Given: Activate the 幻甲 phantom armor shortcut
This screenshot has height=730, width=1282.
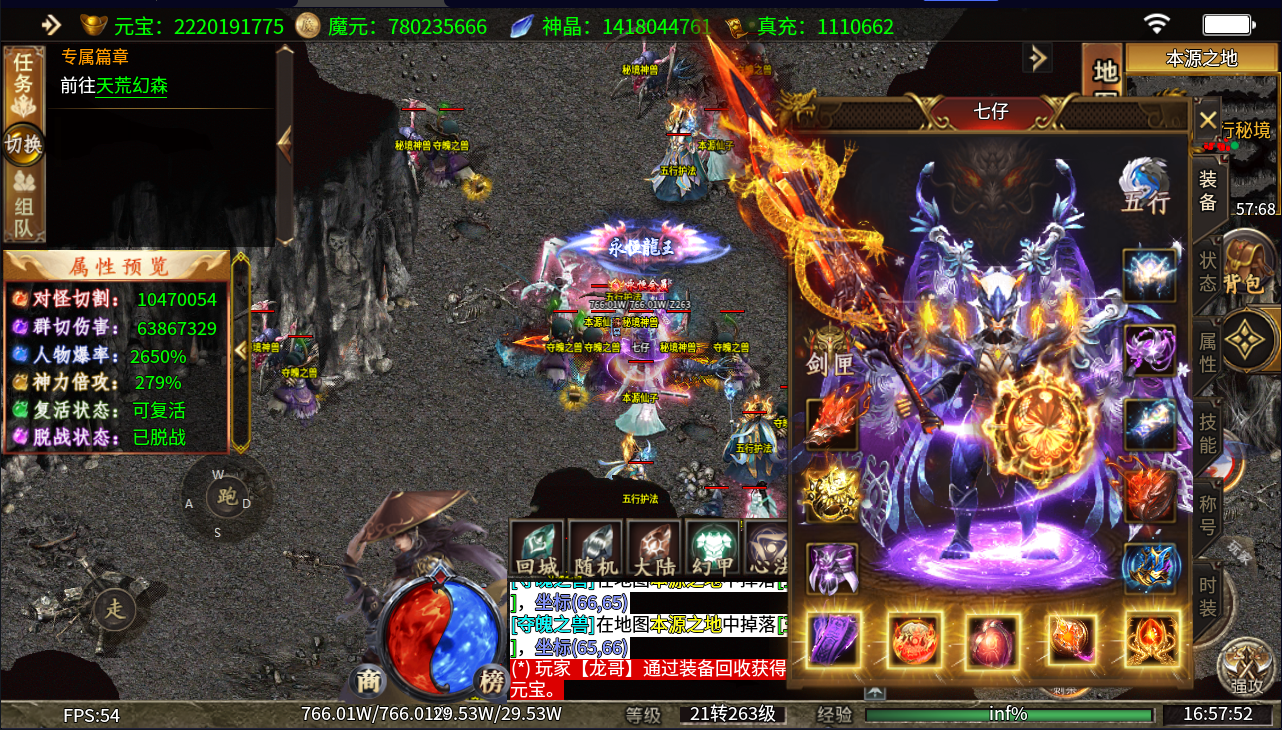Looking at the screenshot, I should tap(713, 550).
